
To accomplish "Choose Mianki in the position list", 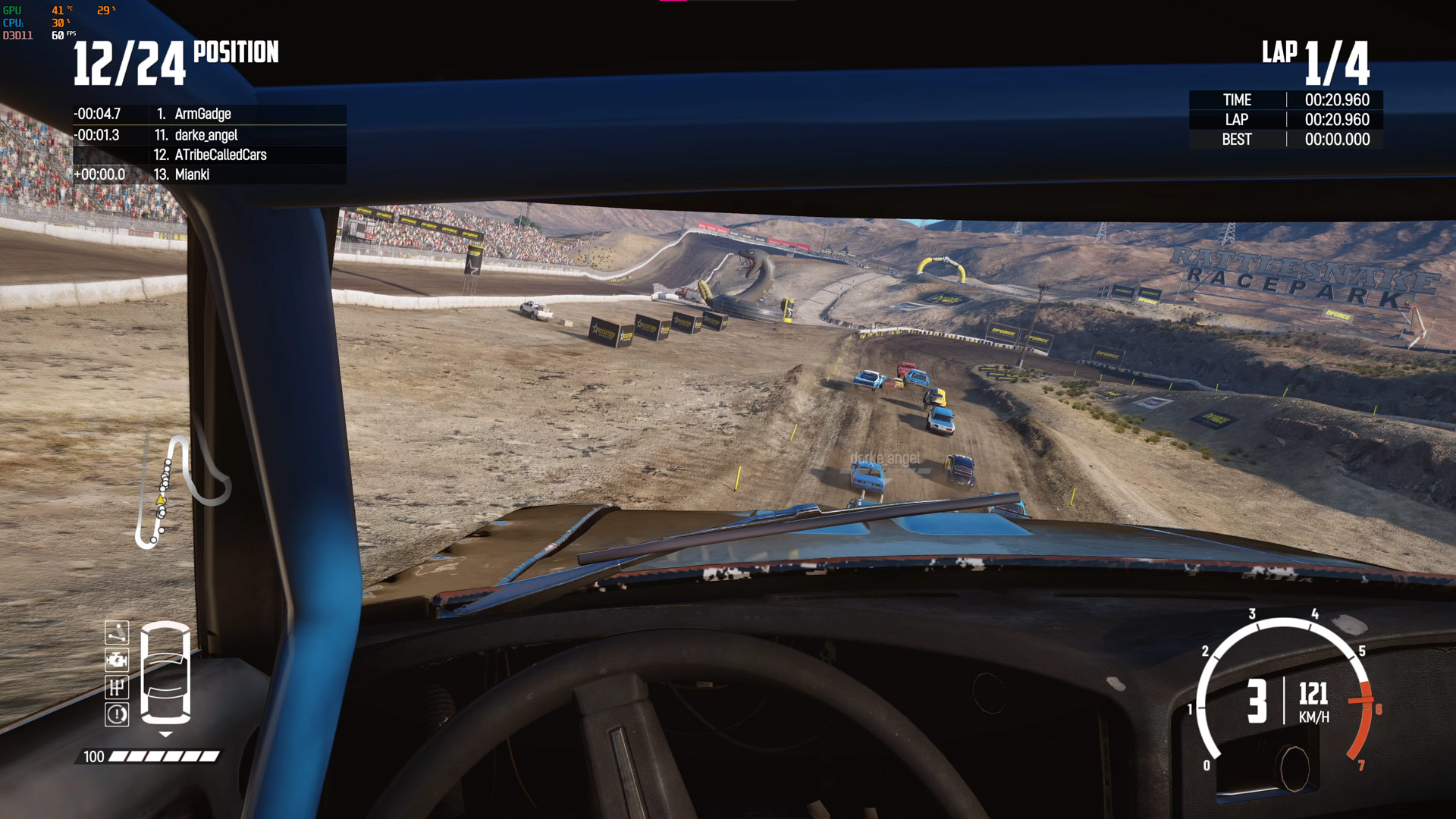I will click(192, 174).
